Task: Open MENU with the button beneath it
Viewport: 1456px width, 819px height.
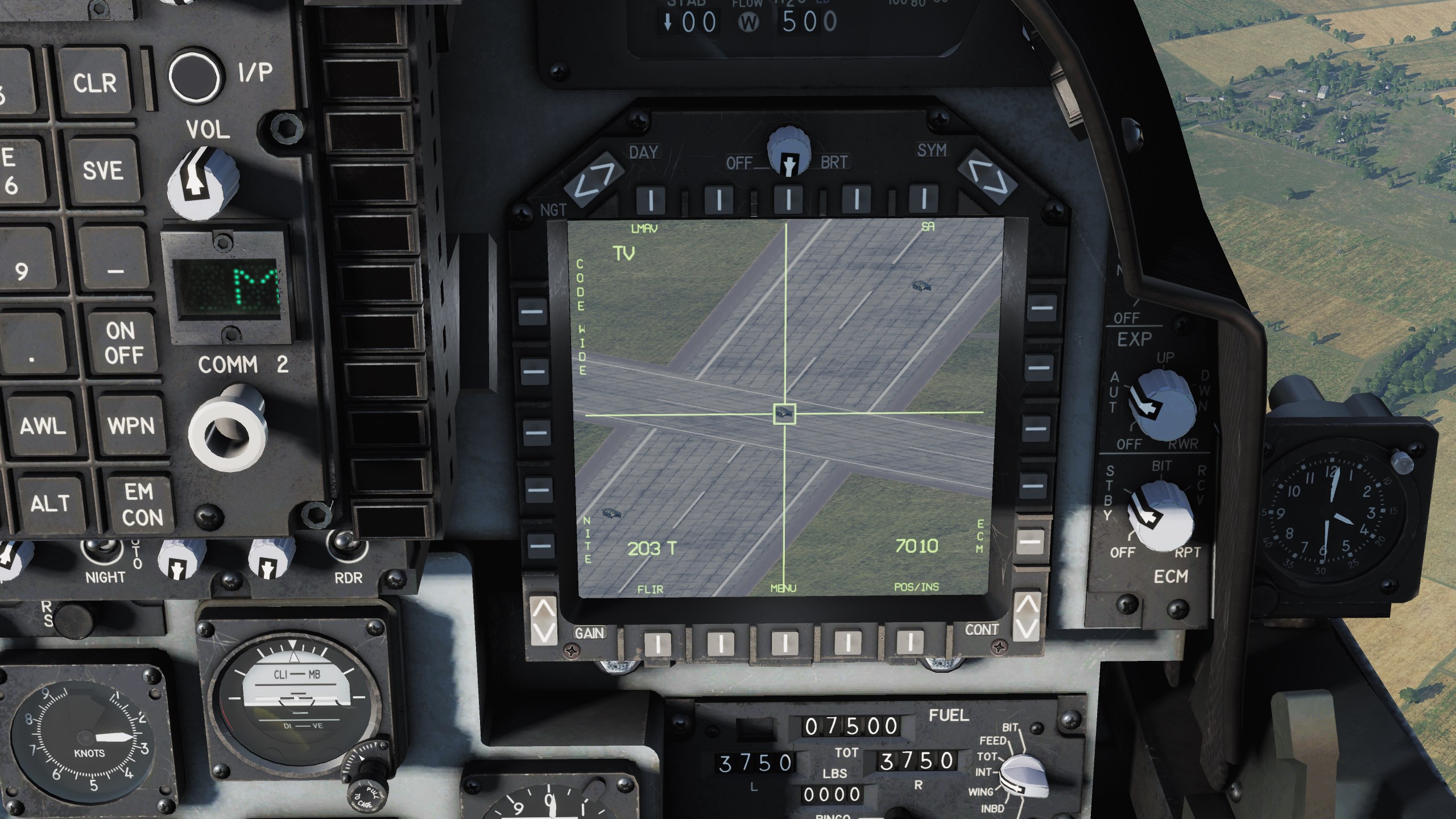Action: tap(785, 643)
